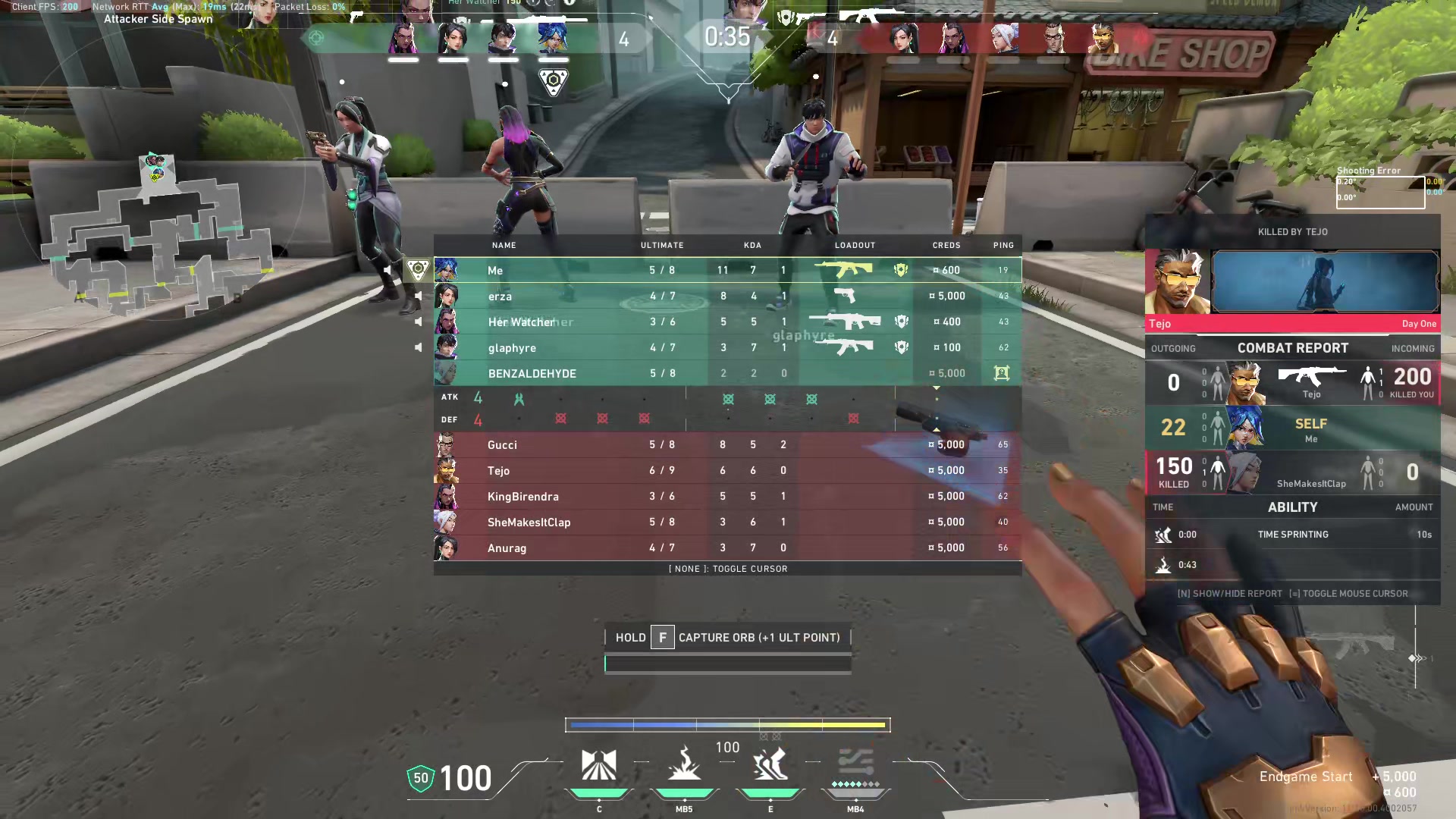Mute erza using the speaker icon
This screenshot has width=1456, height=819.
(x=418, y=296)
